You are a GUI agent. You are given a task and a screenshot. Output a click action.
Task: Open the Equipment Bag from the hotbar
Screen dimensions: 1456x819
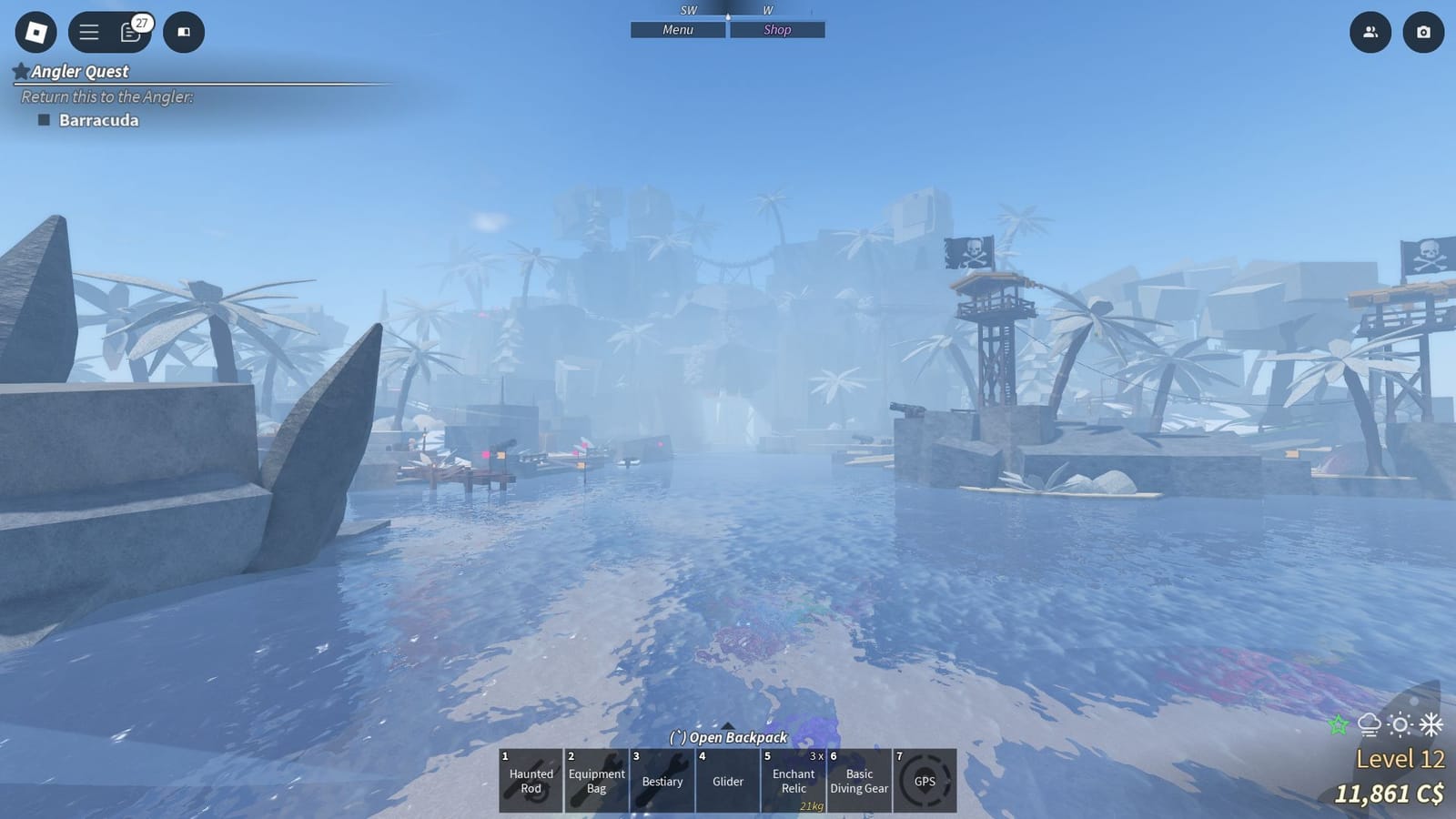pyautogui.click(x=596, y=781)
